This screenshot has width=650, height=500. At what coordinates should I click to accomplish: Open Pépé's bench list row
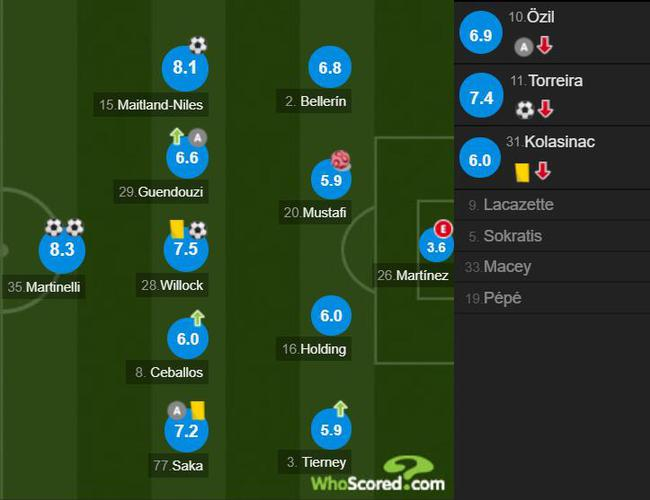click(502, 298)
